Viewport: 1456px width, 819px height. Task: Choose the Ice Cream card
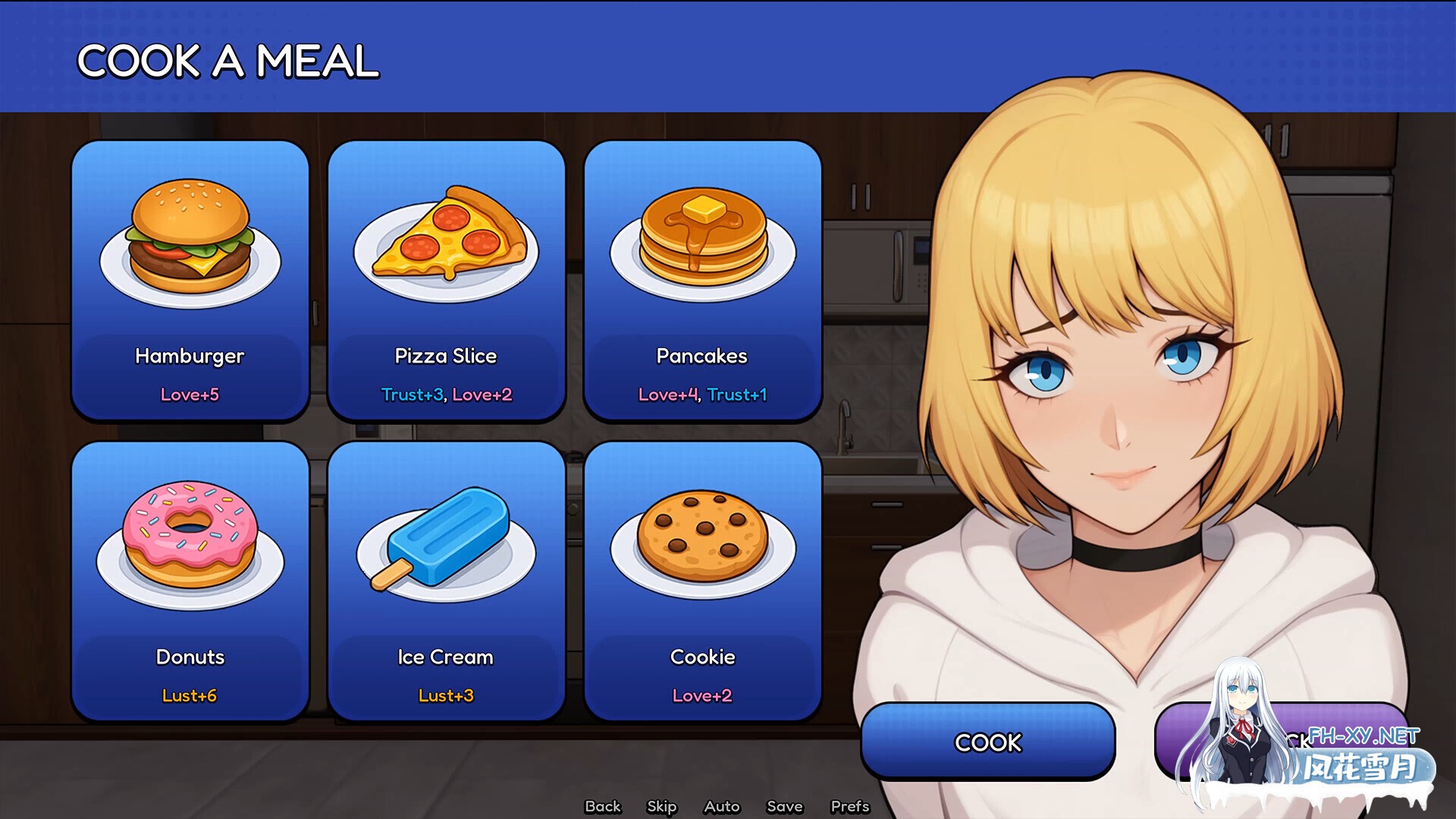pos(446,580)
